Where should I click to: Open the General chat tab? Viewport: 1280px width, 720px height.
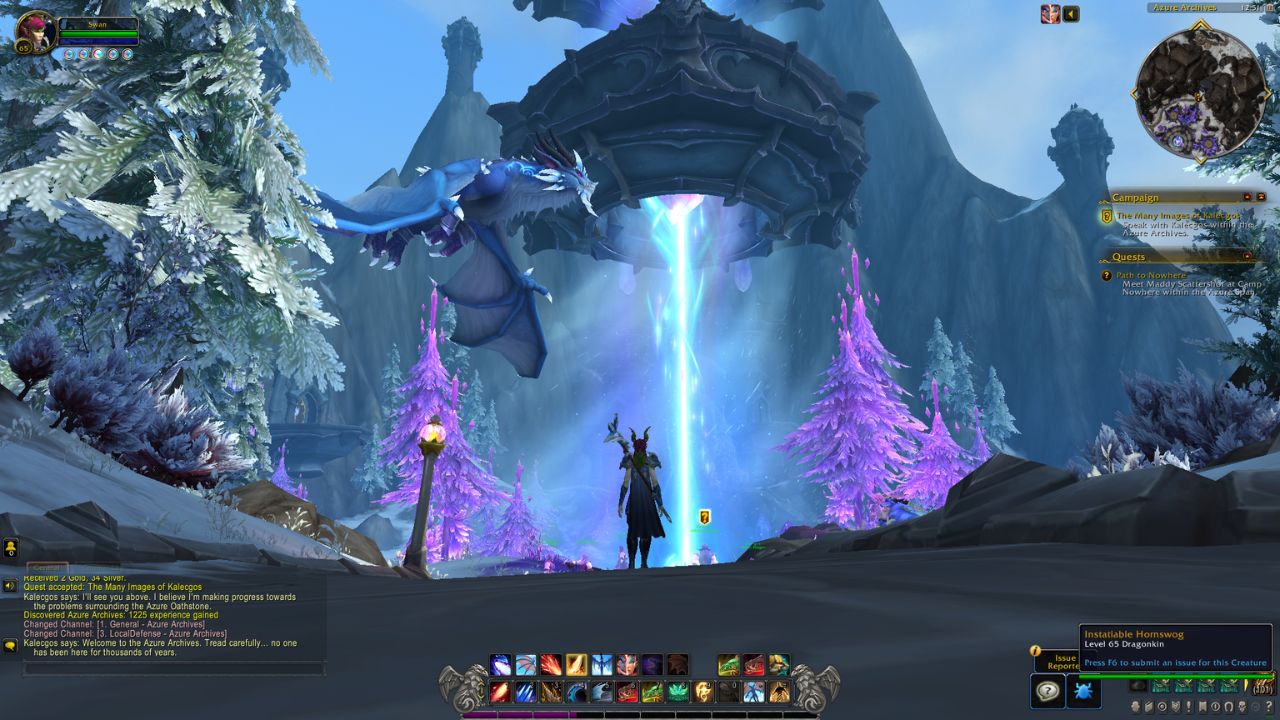(x=47, y=567)
